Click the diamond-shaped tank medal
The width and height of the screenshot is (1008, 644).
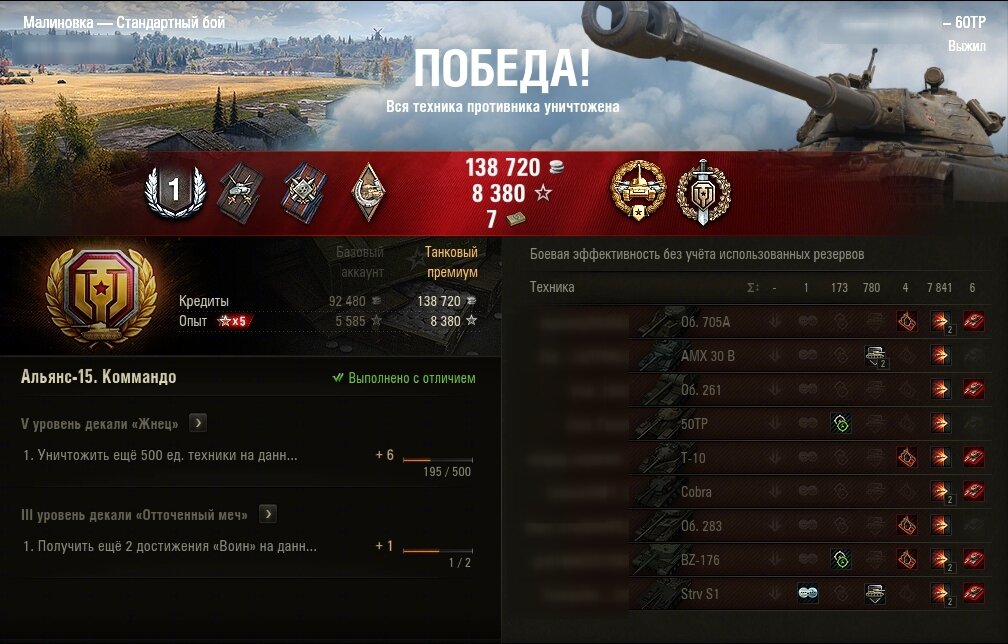(x=366, y=190)
